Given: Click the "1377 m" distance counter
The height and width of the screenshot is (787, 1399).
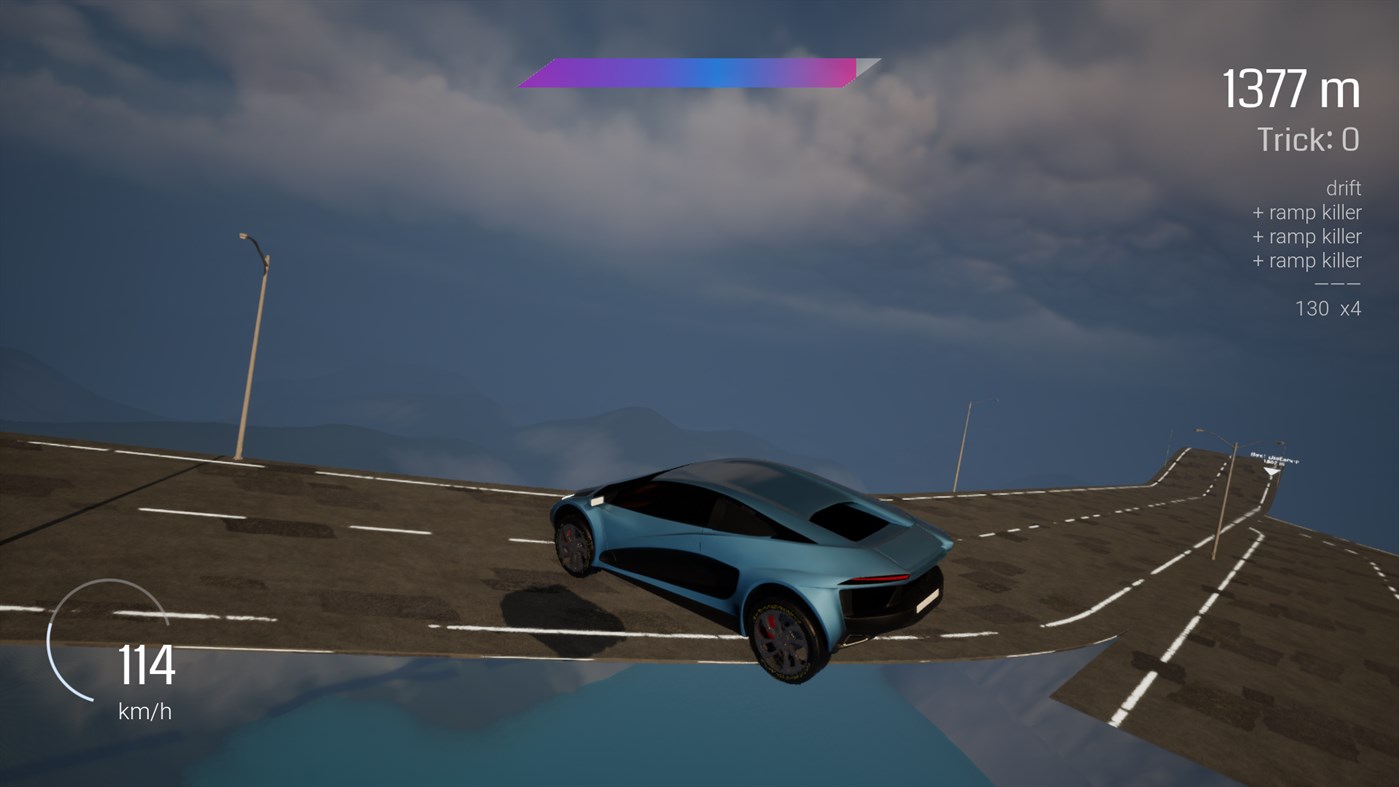Looking at the screenshot, I should (x=1289, y=88).
